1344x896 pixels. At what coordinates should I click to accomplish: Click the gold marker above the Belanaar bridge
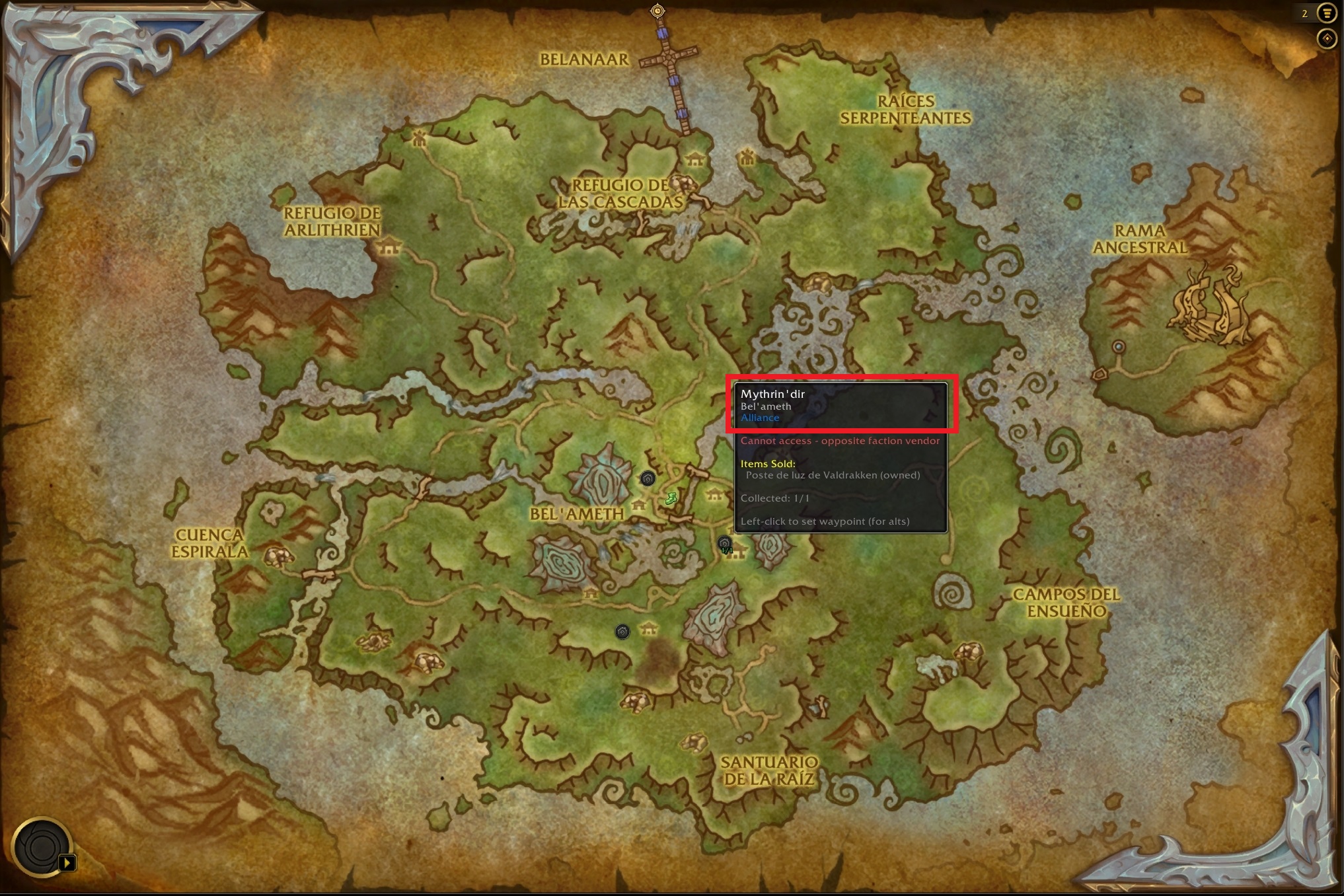pos(657,11)
